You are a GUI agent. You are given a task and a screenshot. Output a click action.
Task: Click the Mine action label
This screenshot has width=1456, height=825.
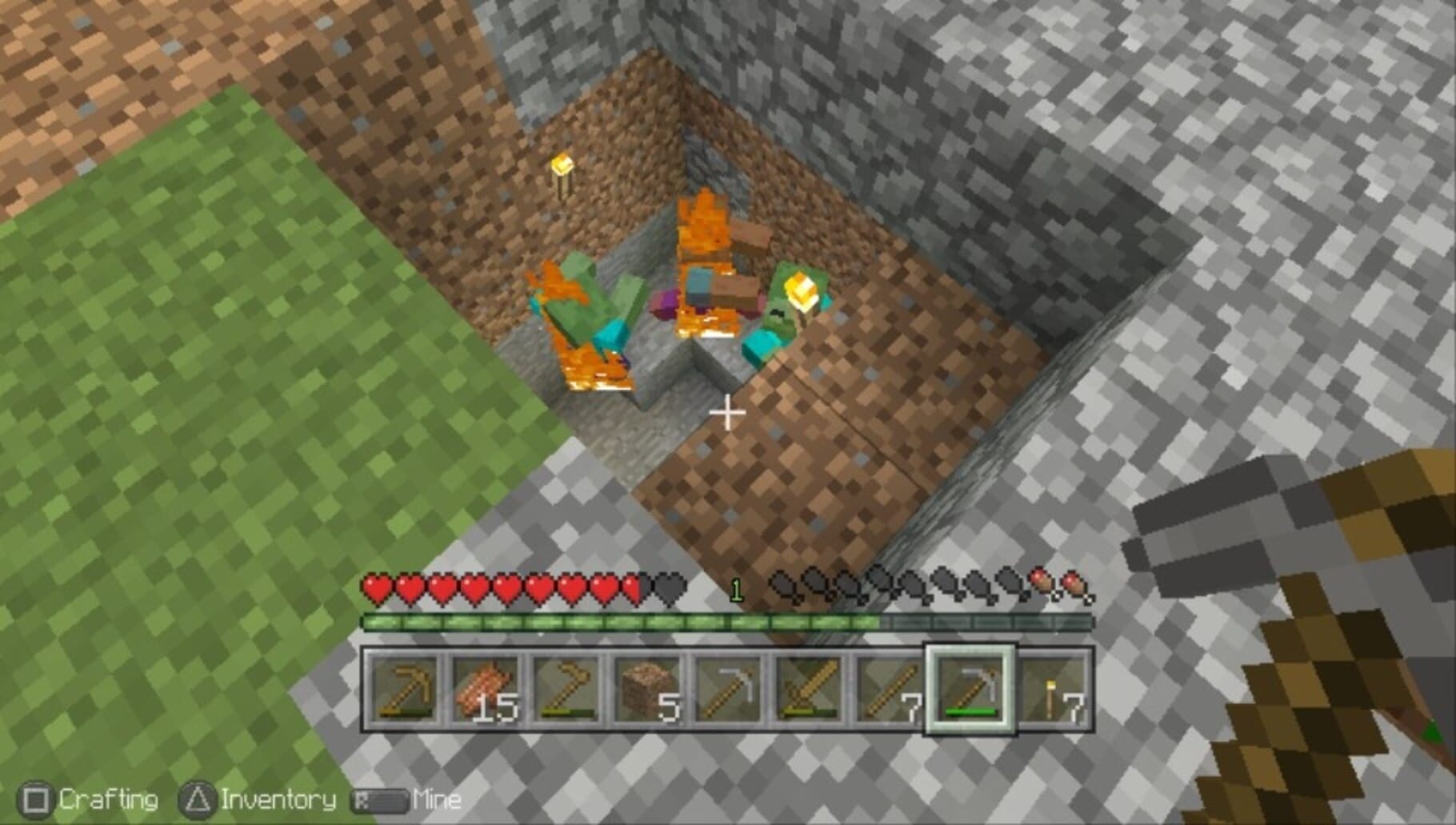tap(437, 798)
